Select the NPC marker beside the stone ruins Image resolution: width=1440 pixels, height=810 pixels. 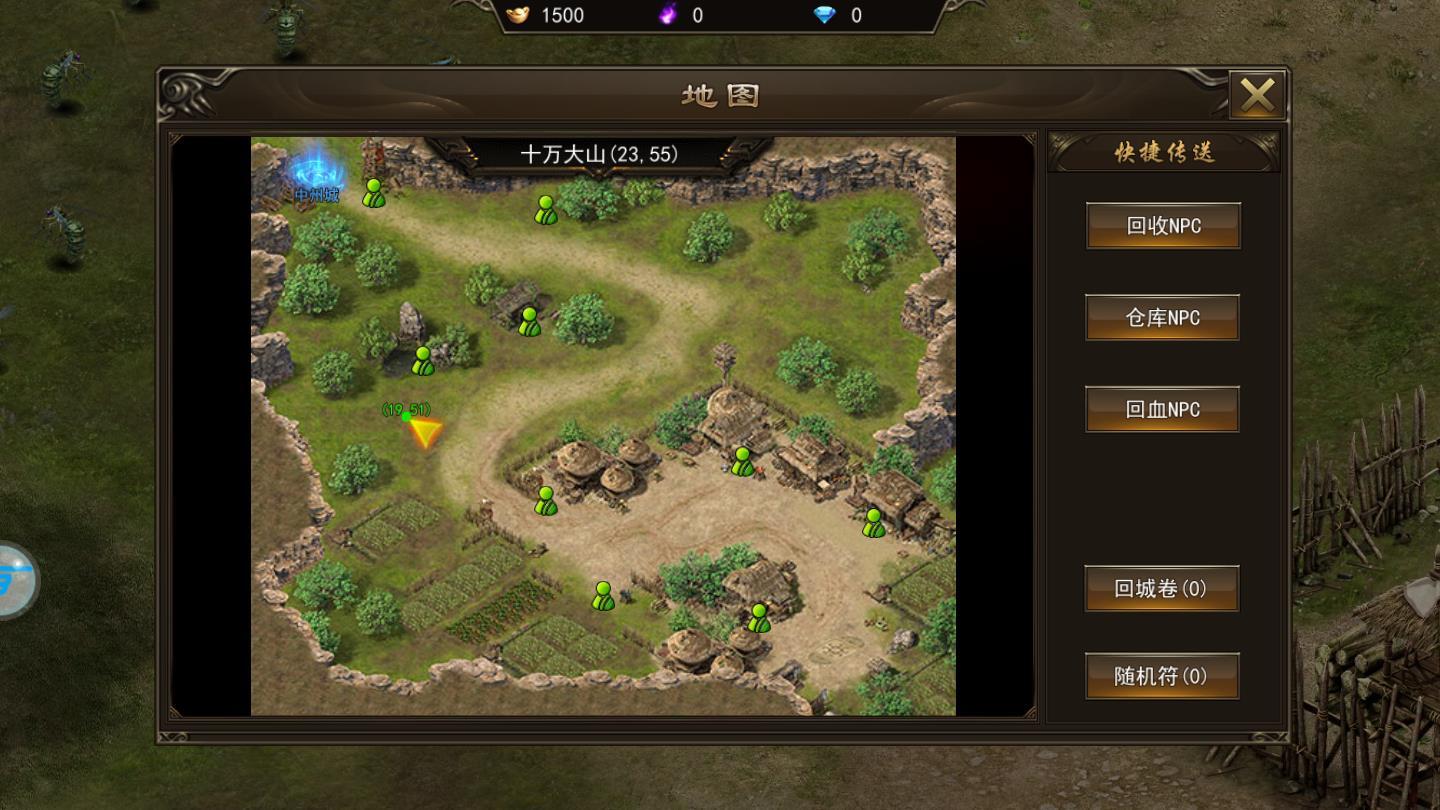527,320
